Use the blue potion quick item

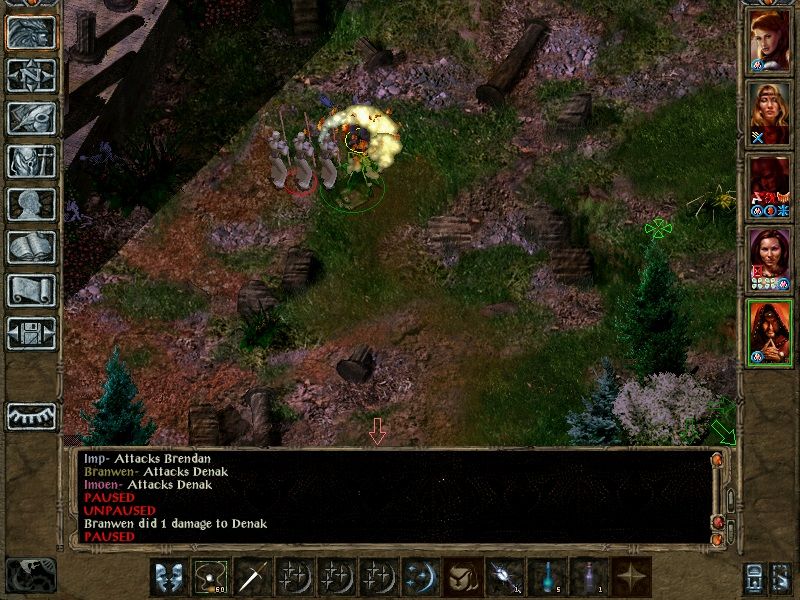[x=547, y=578]
